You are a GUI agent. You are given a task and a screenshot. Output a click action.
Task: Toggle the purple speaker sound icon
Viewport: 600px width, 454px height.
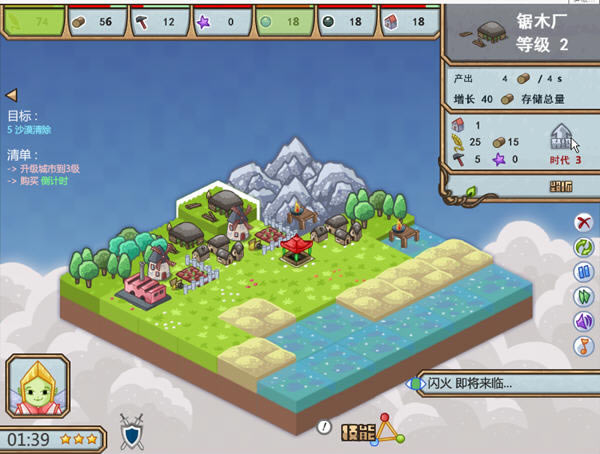coord(583,321)
